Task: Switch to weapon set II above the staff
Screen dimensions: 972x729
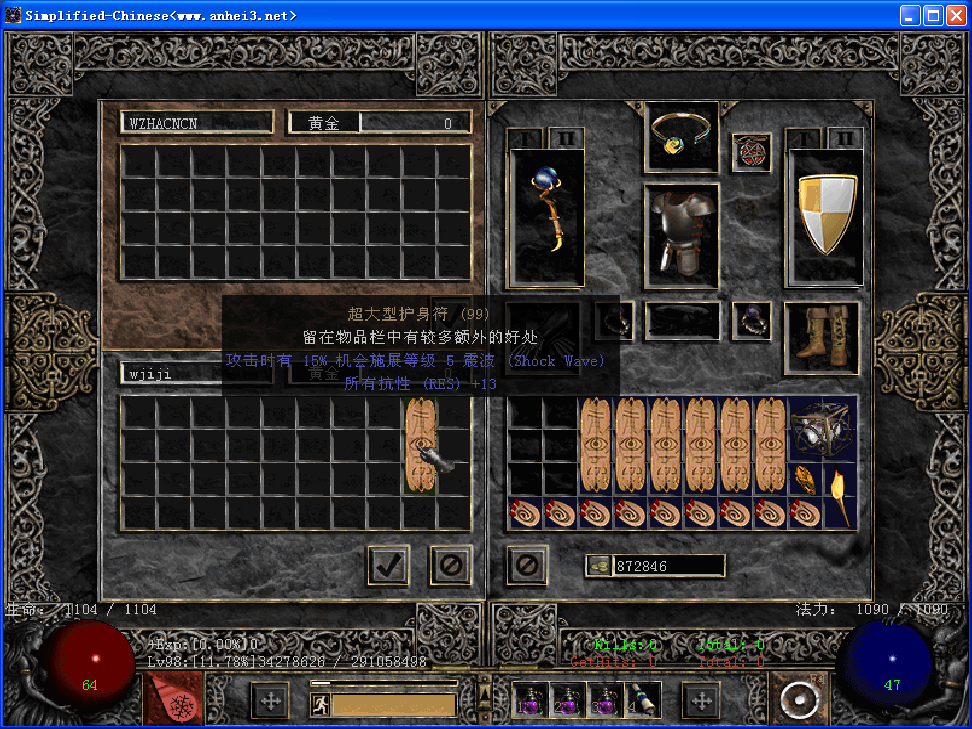Action: (565, 138)
